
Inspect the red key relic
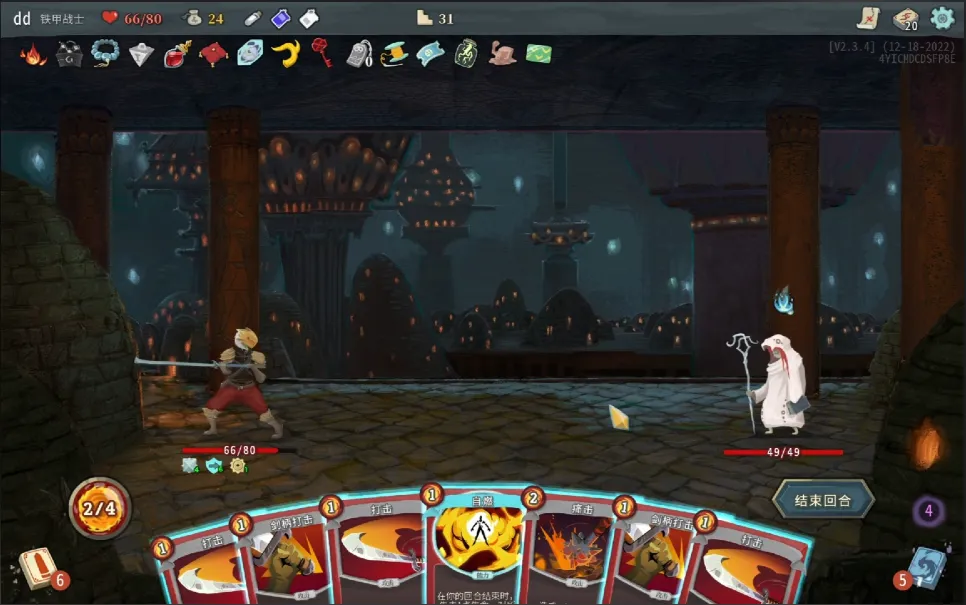(x=321, y=53)
